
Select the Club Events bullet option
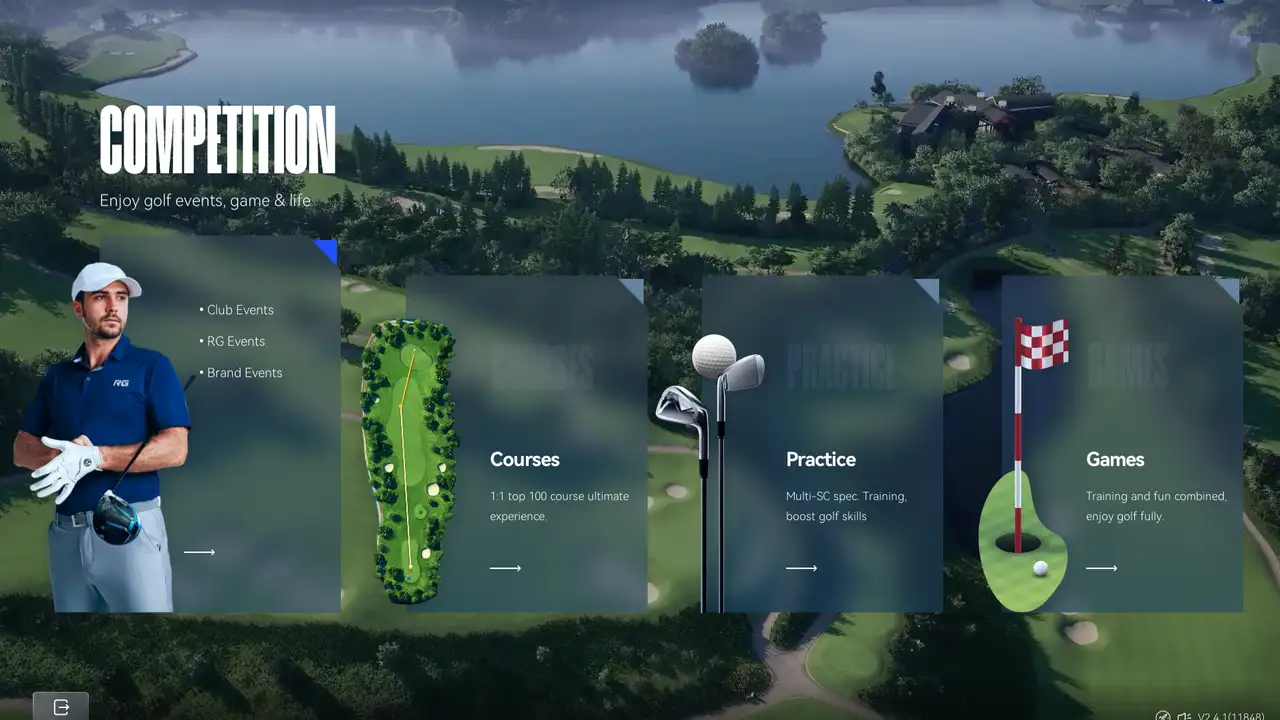tap(237, 309)
